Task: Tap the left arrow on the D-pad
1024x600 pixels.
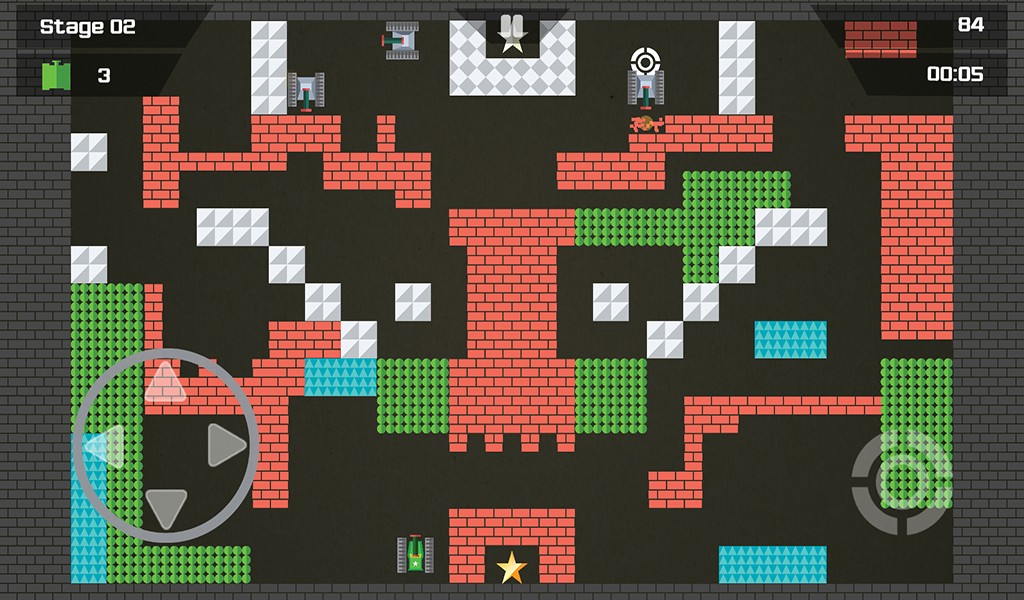Action: coord(105,446)
